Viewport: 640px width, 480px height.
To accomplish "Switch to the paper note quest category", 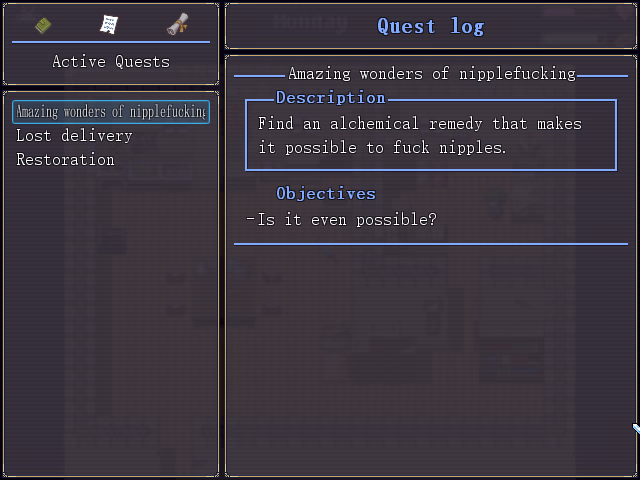I will [109, 25].
